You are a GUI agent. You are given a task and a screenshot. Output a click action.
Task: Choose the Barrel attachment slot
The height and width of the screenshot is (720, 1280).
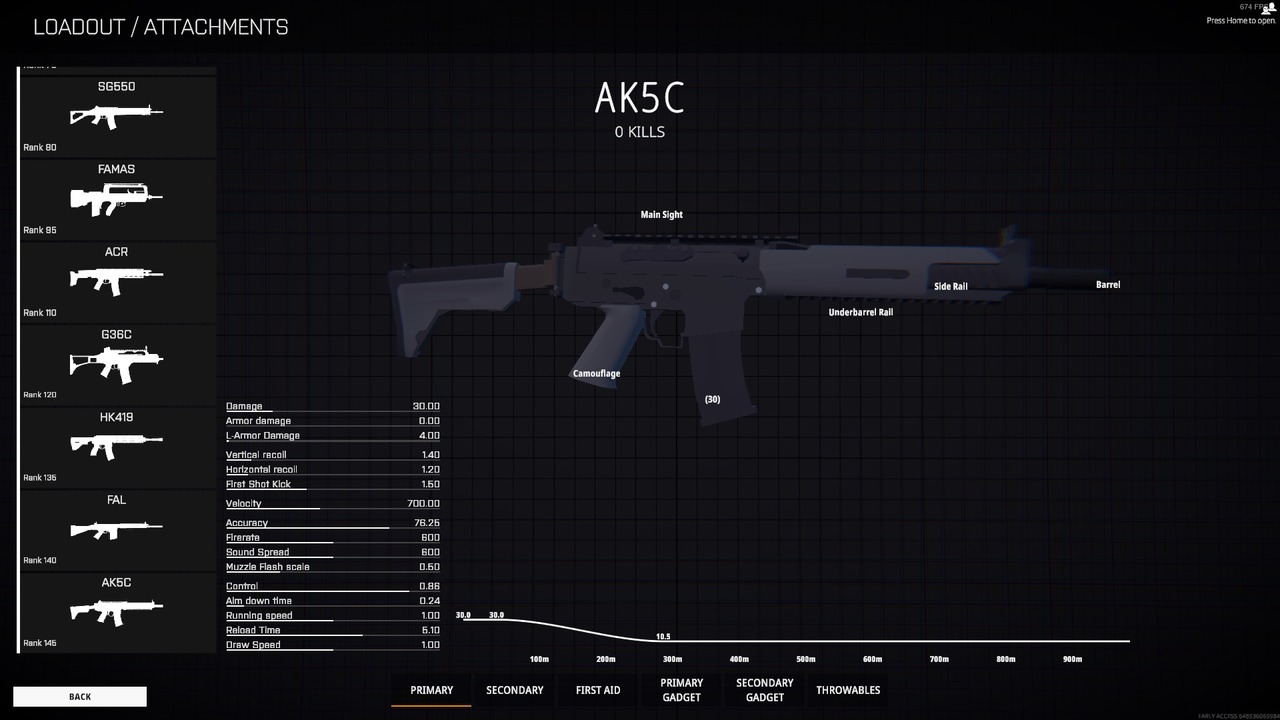coord(1108,285)
